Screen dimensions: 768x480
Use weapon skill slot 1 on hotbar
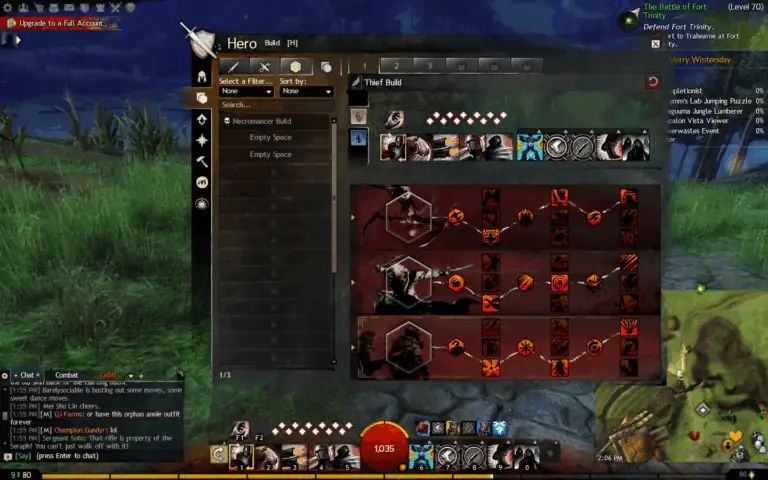[241, 456]
